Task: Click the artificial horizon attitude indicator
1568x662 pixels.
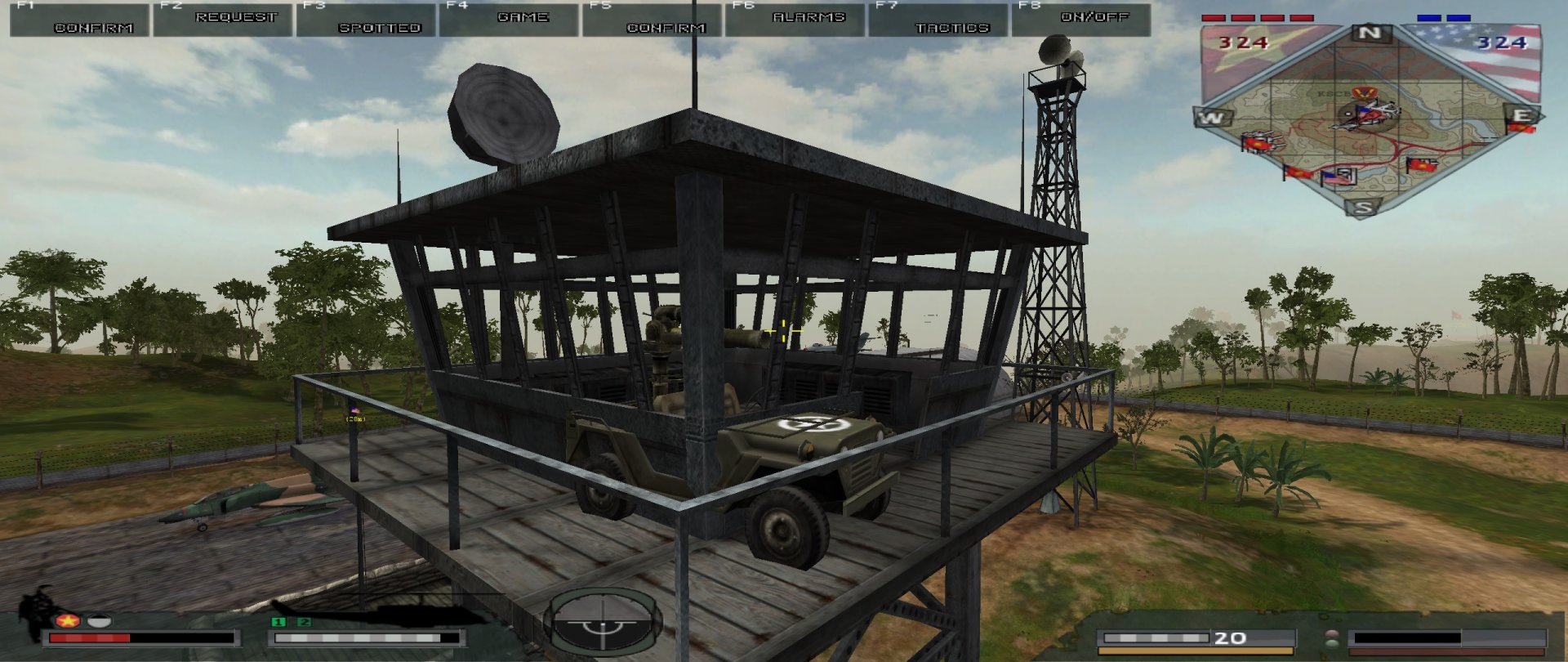Action: pyautogui.click(x=603, y=623)
